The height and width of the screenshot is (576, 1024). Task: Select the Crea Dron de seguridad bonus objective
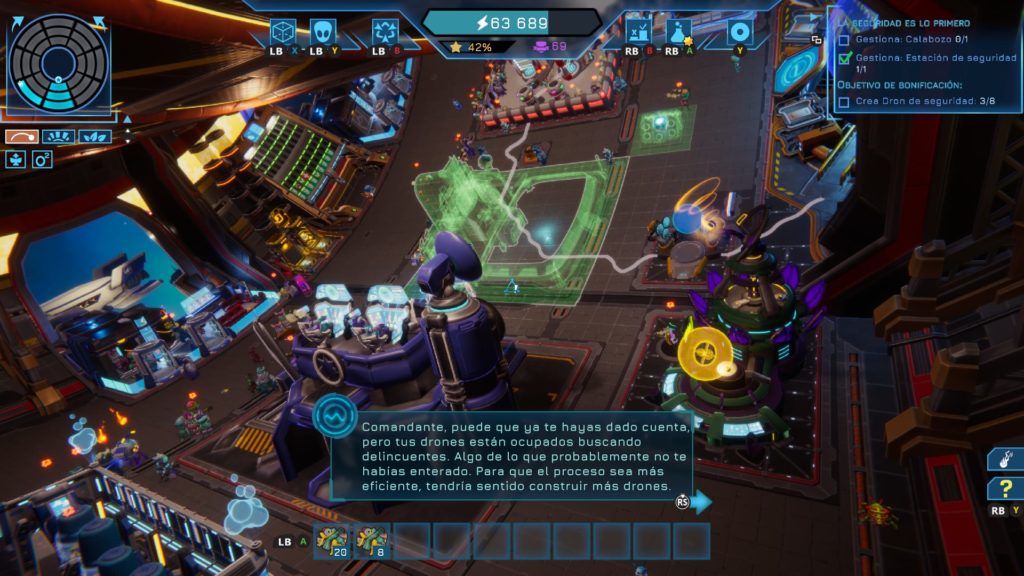845,101
